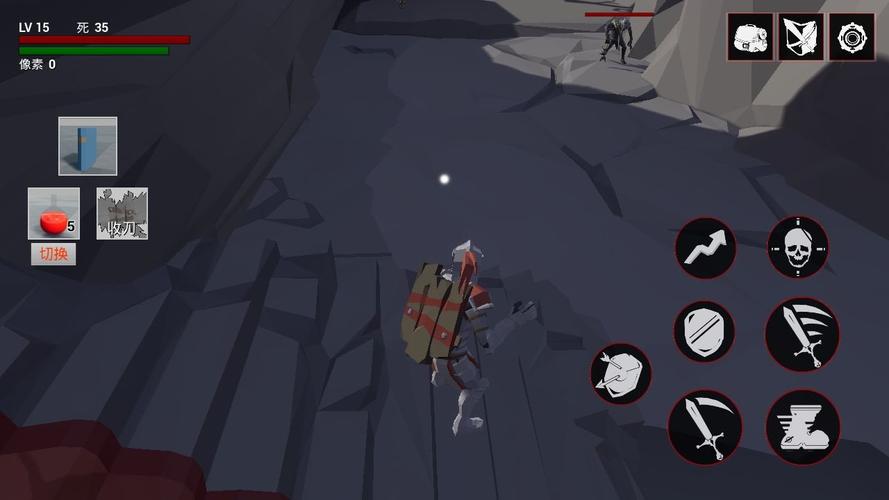Use the arrow-struck shield parry skill

(x=620, y=373)
